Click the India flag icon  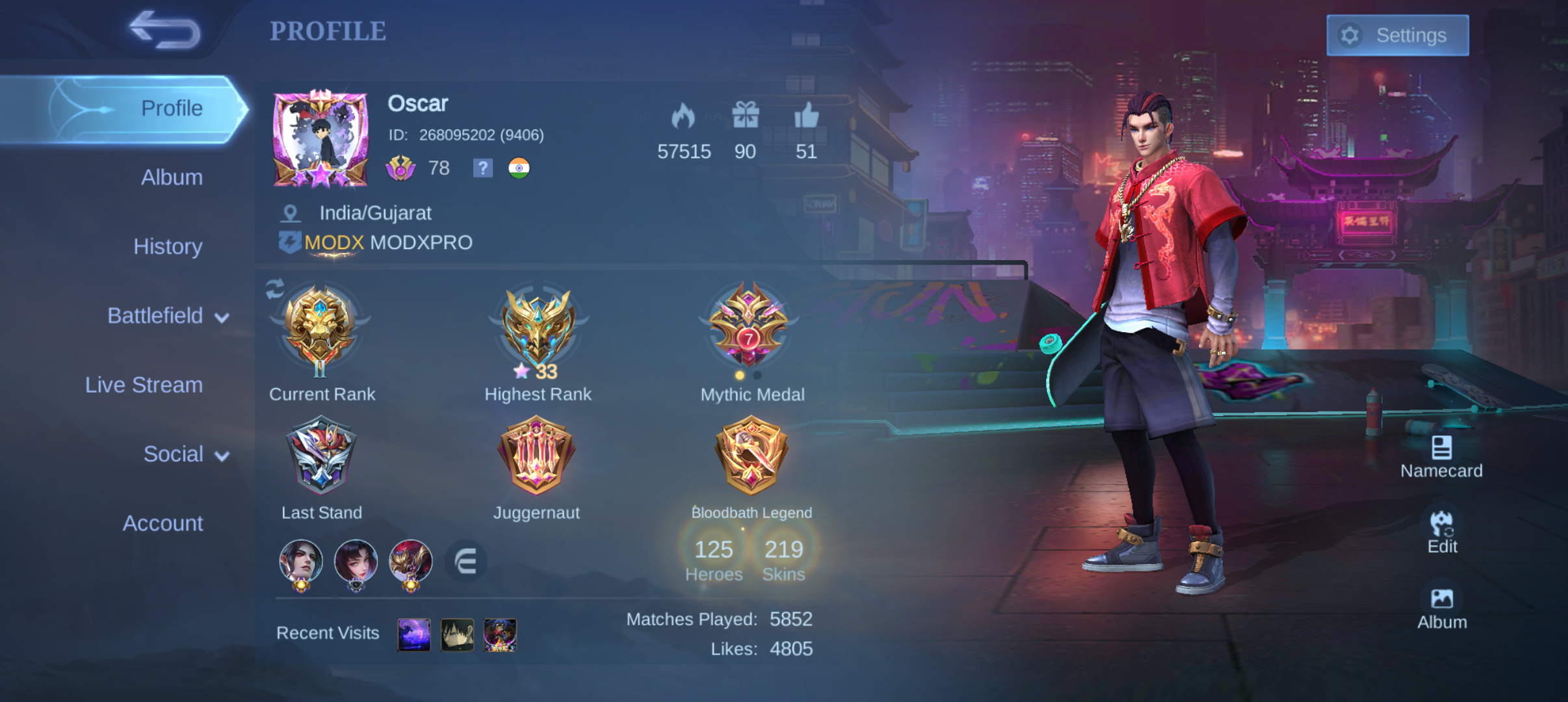(x=518, y=169)
